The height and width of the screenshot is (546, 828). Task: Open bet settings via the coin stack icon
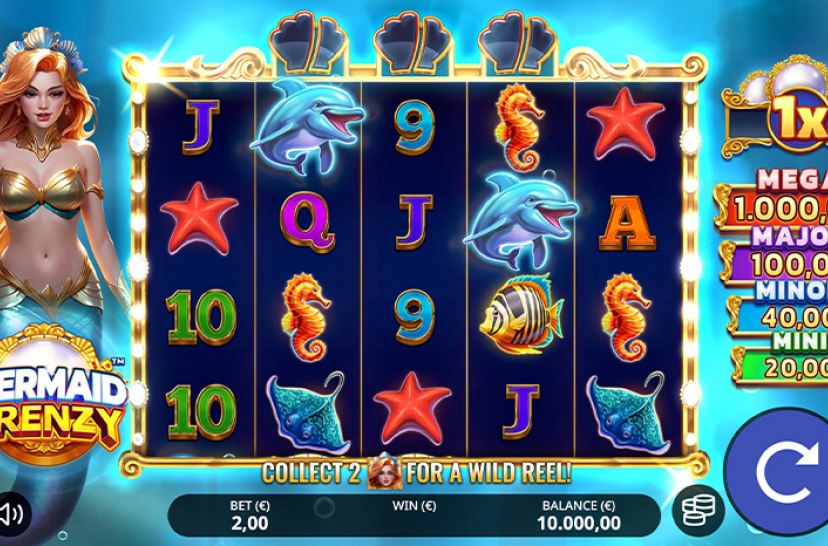pyautogui.click(x=695, y=511)
